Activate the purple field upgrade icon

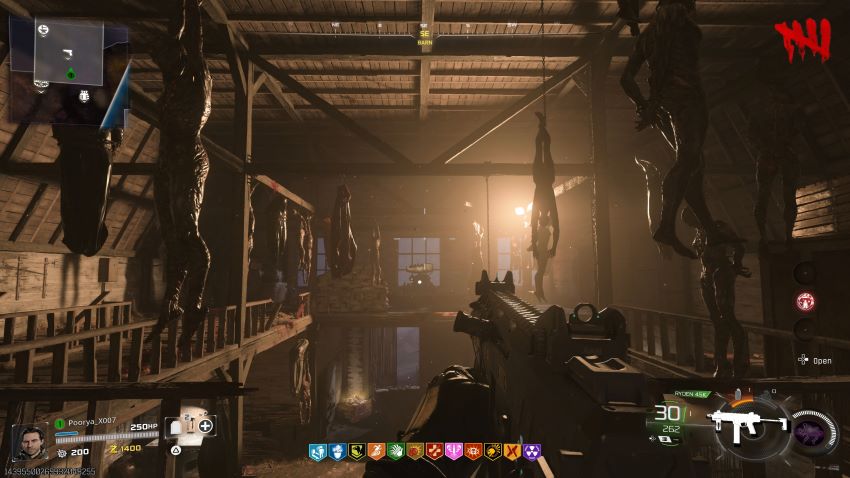pyautogui.click(x=811, y=431)
